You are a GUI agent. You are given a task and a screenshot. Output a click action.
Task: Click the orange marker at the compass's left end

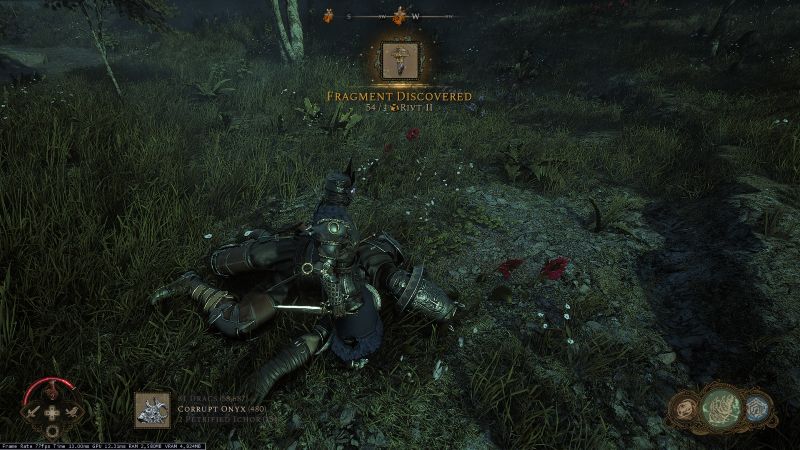327,15
